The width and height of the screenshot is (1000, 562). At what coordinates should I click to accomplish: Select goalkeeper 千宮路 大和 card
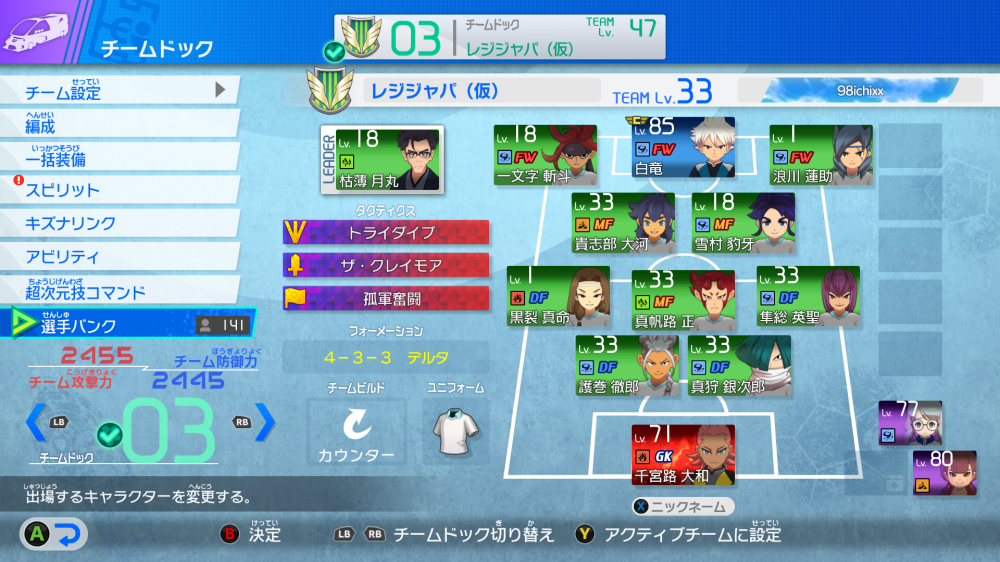point(682,455)
